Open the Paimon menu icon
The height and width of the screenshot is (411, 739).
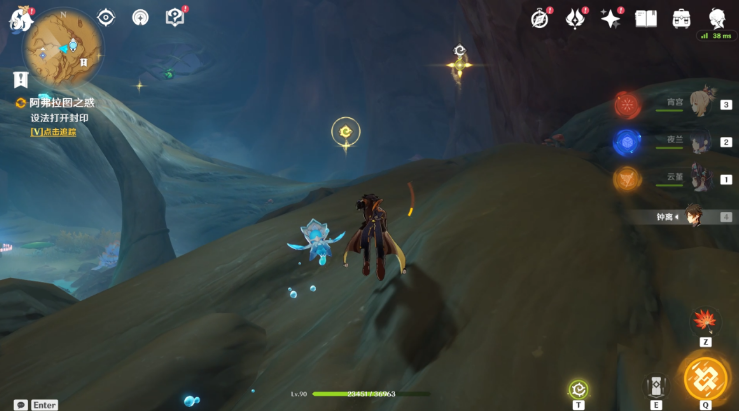tap(20, 19)
